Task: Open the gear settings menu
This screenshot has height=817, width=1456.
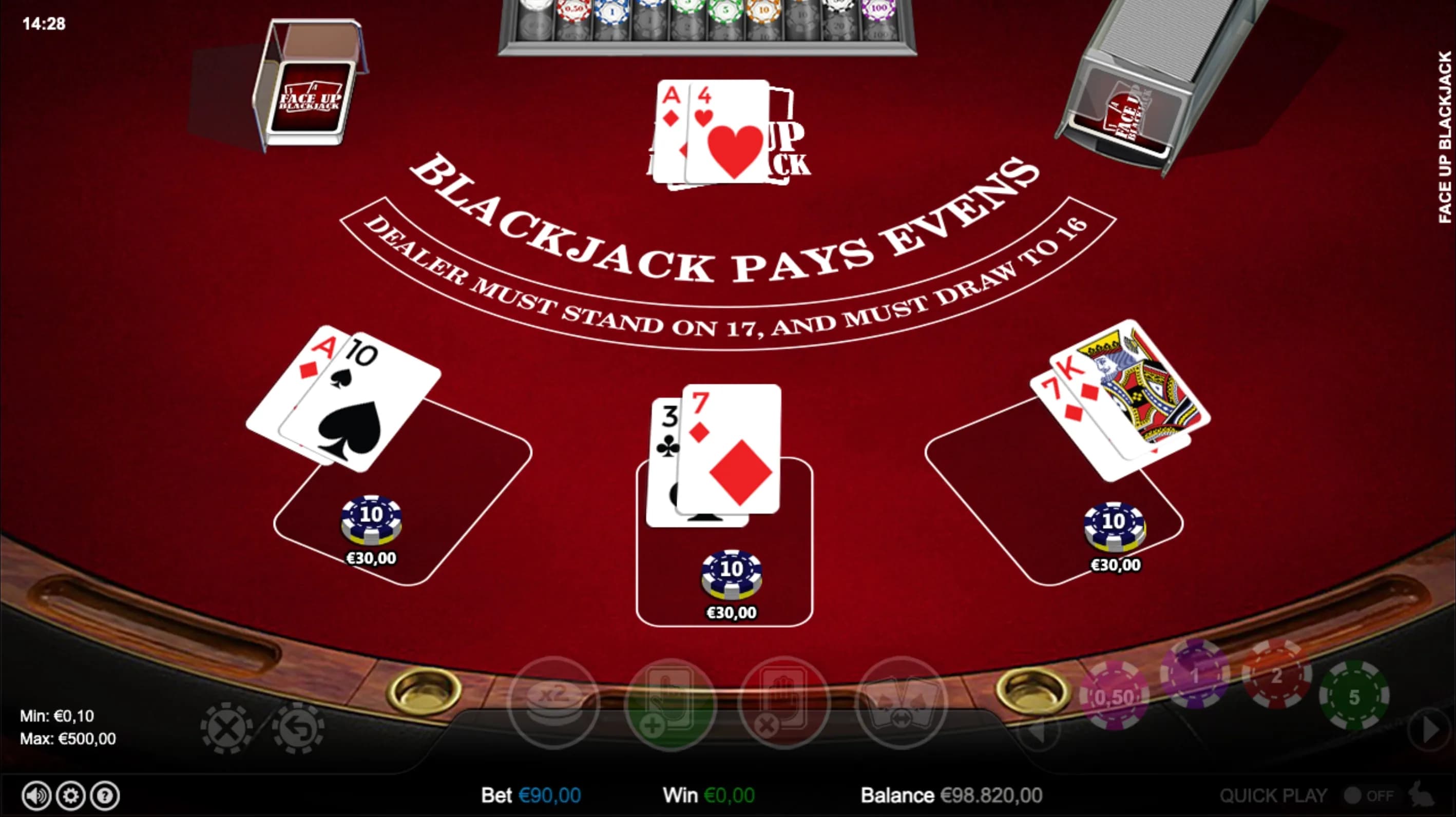Action: [x=71, y=795]
